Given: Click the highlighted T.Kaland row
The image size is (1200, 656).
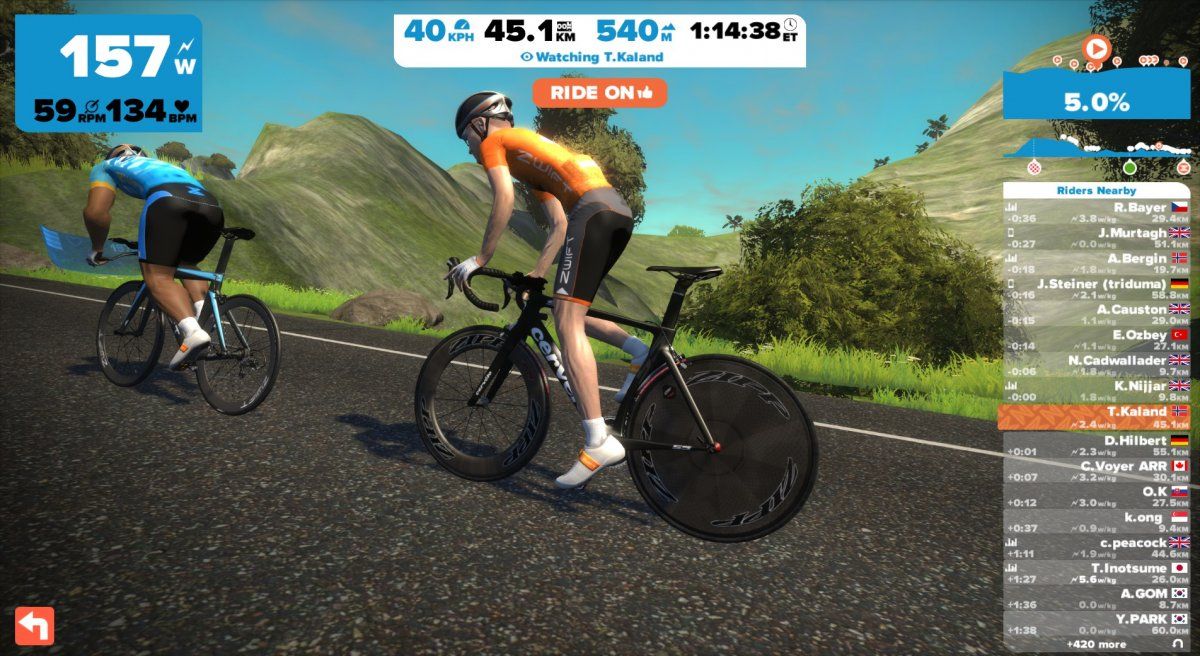Looking at the screenshot, I should click(1096, 416).
